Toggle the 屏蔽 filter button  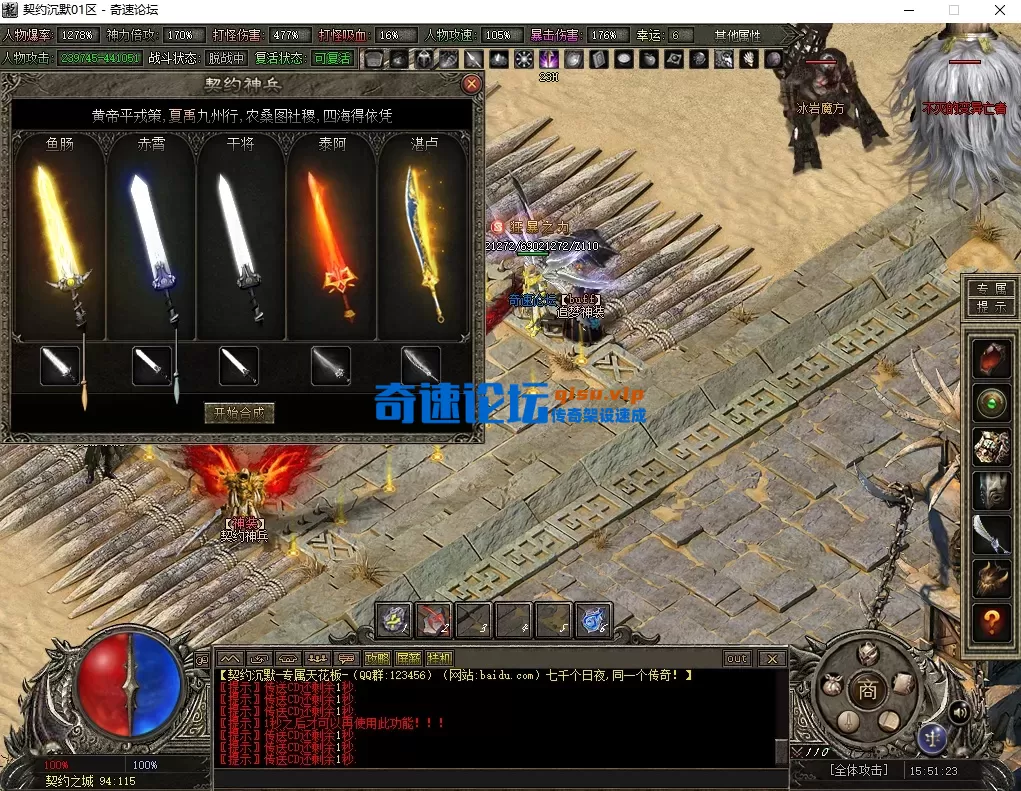(408, 658)
